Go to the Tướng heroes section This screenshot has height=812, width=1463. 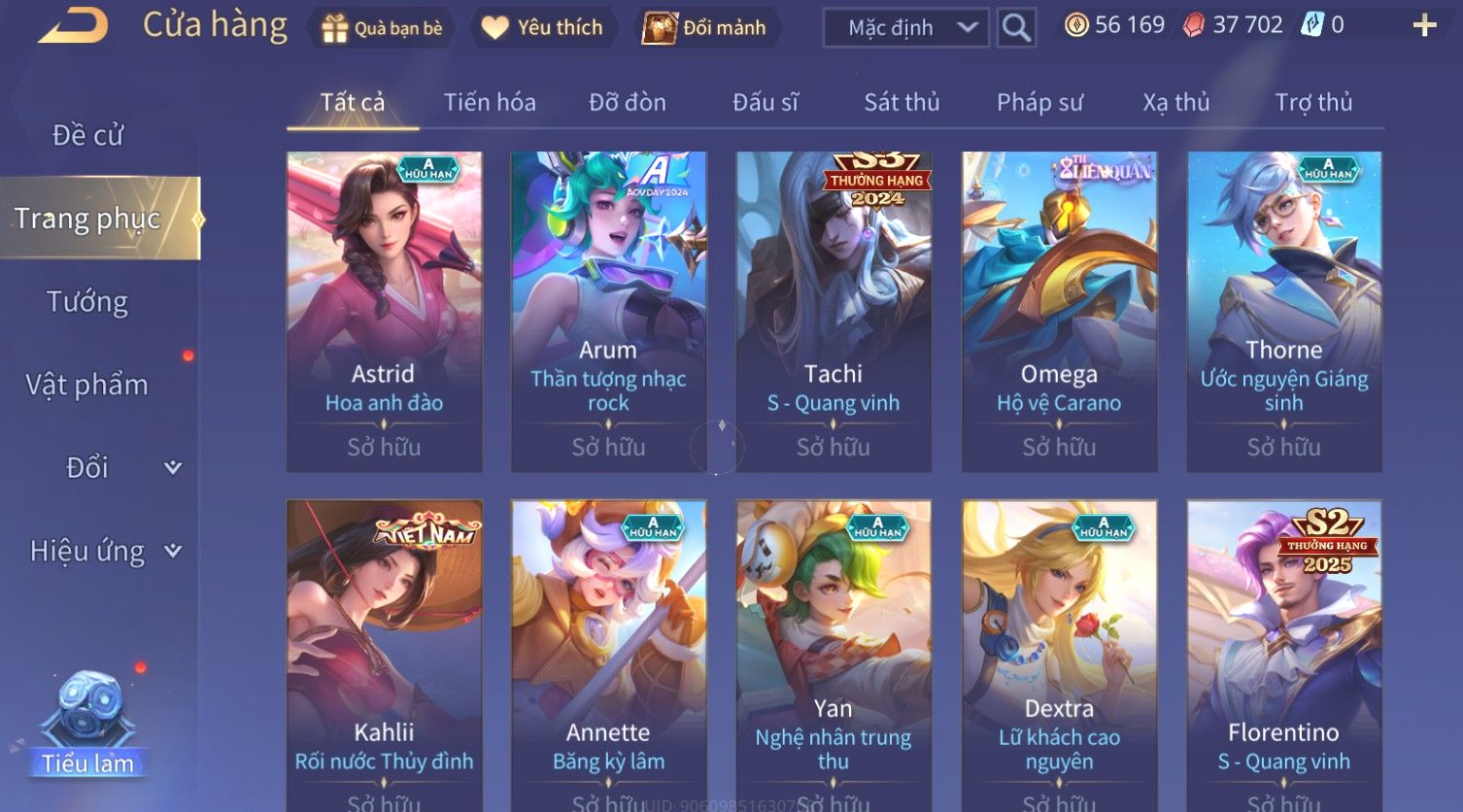pyautogui.click(x=87, y=302)
